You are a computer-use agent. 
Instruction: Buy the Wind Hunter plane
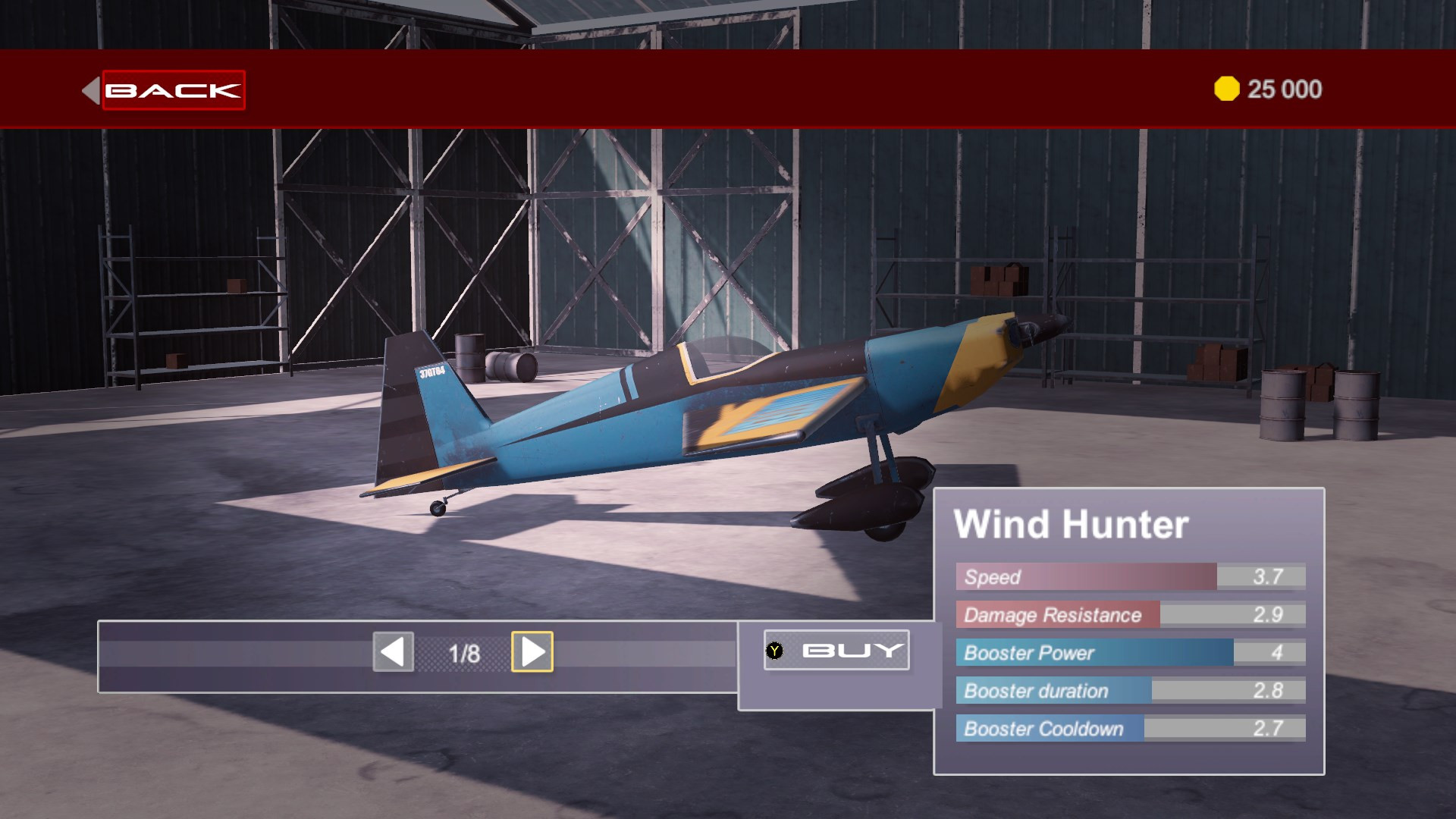tap(836, 651)
